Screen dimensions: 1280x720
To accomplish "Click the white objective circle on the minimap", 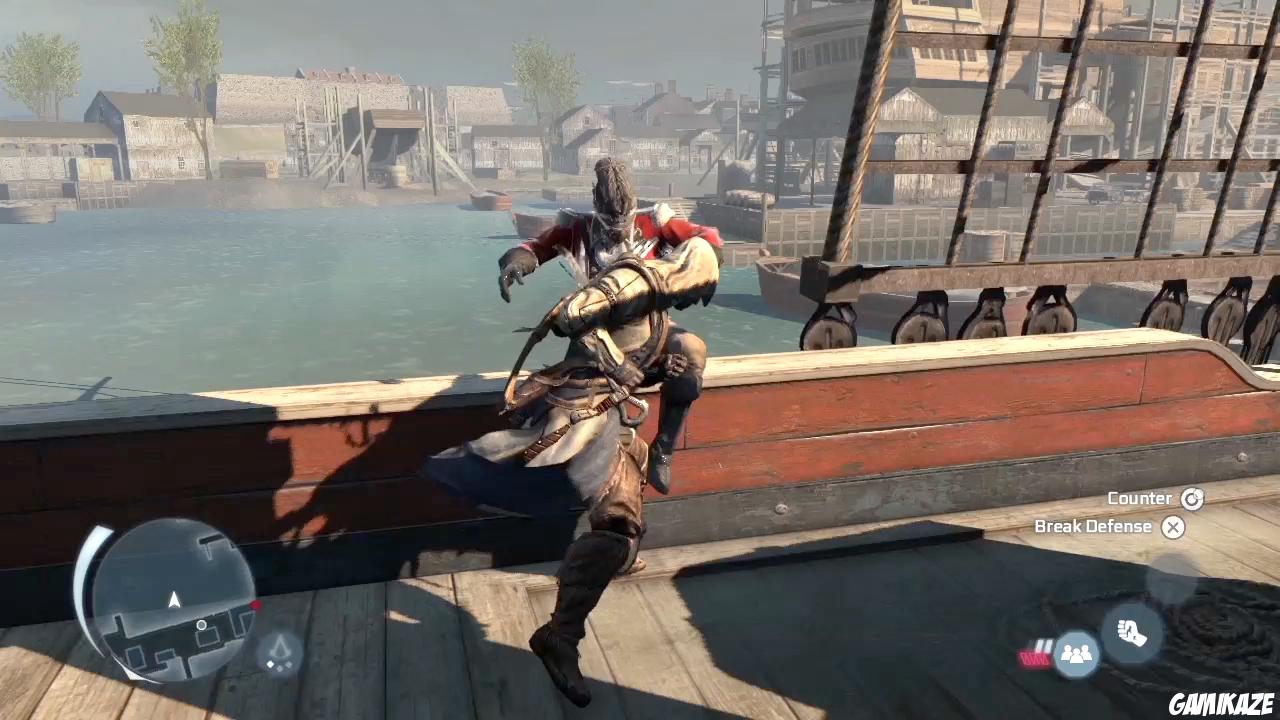I will click(x=201, y=625).
